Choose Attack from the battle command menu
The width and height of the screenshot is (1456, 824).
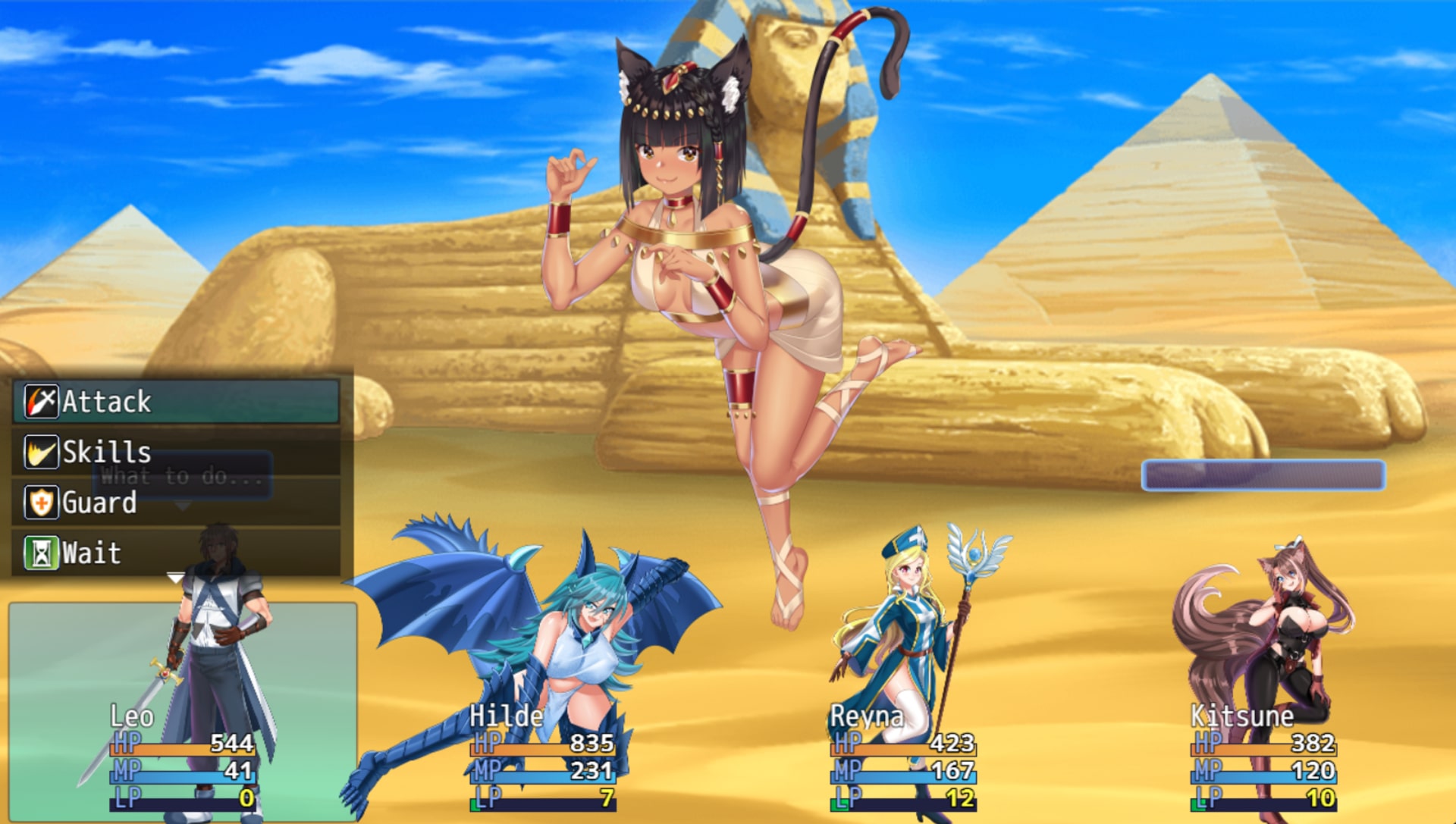tap(106, 401)
